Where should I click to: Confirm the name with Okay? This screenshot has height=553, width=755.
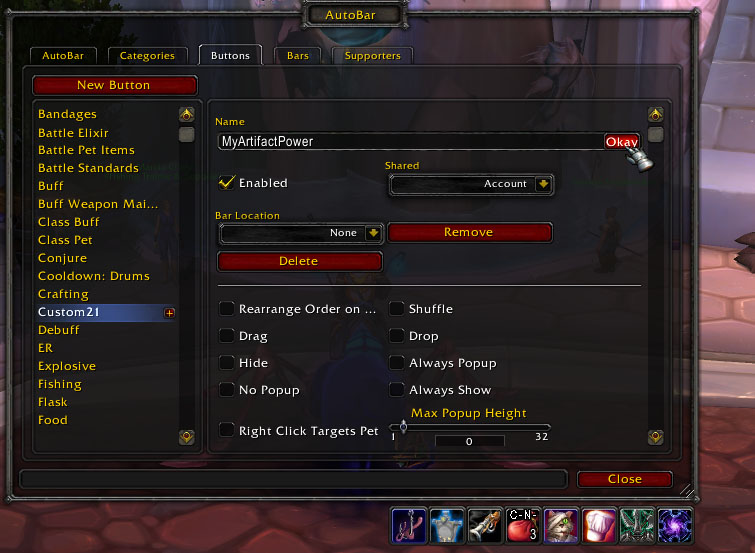(621, 142)
